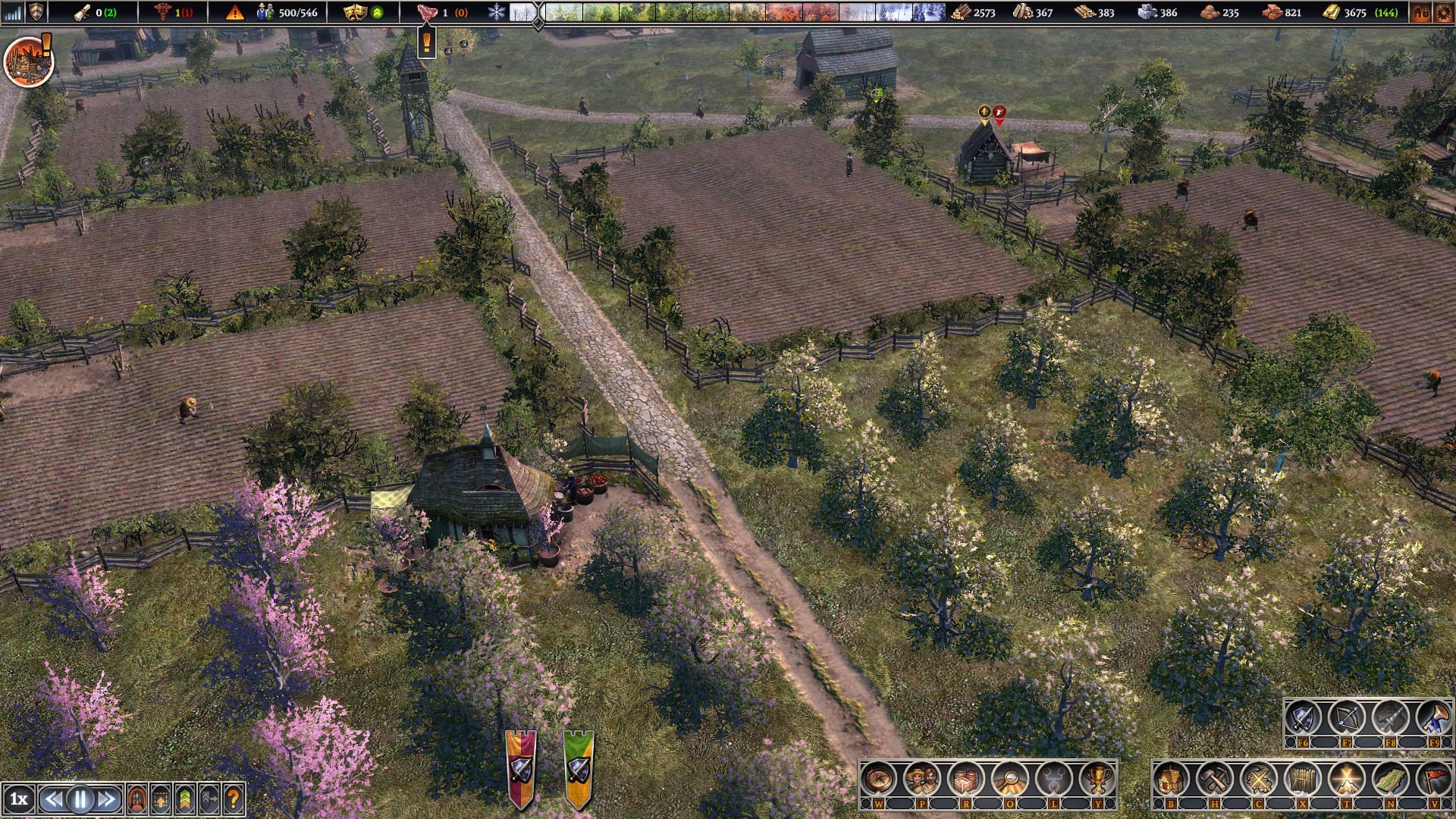Click the orange warning triangle in top bar
This screenshot has width=1456, height=819.
click(235, 12)
